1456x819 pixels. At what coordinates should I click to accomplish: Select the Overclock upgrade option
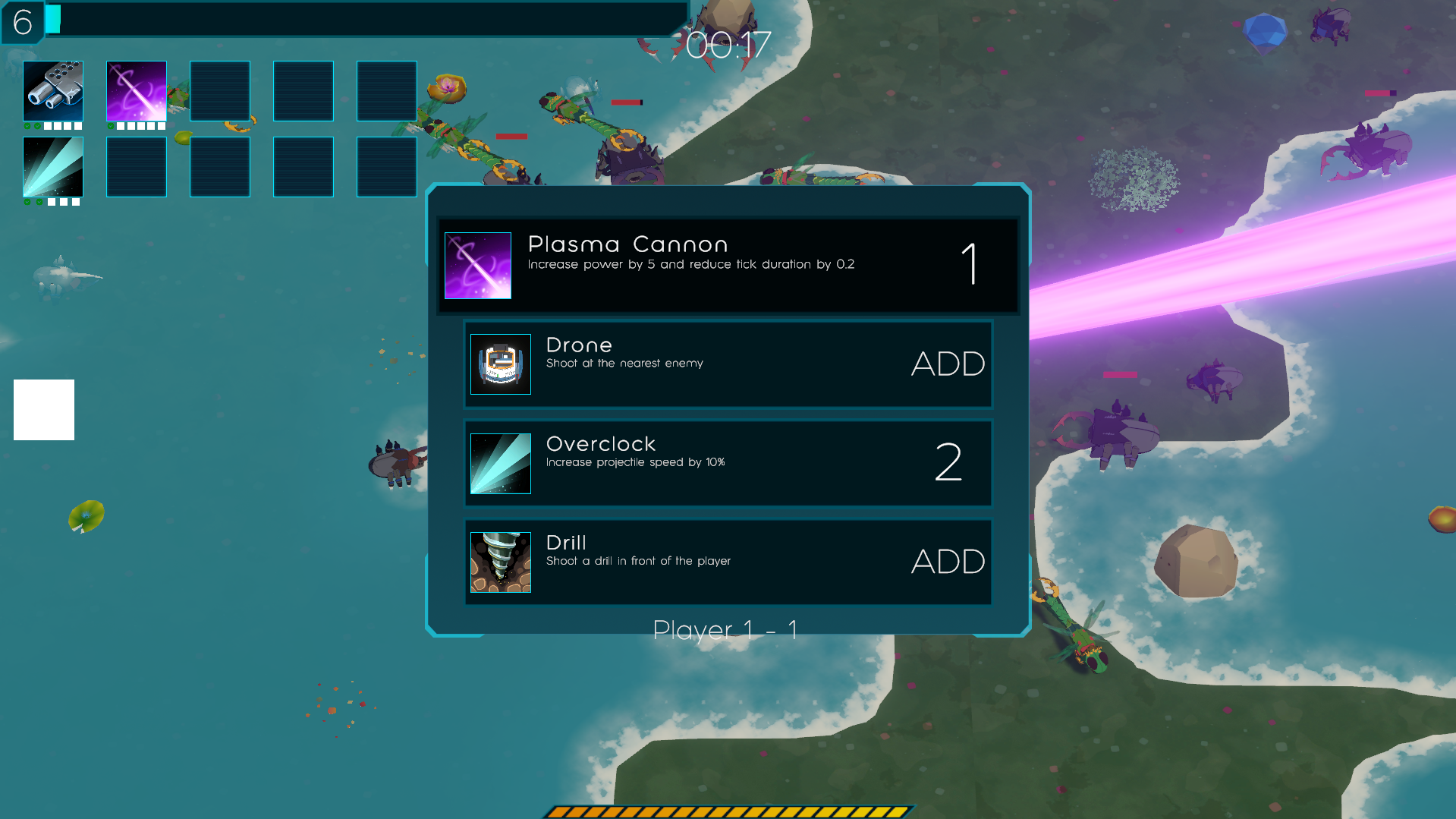coord(728,463)
